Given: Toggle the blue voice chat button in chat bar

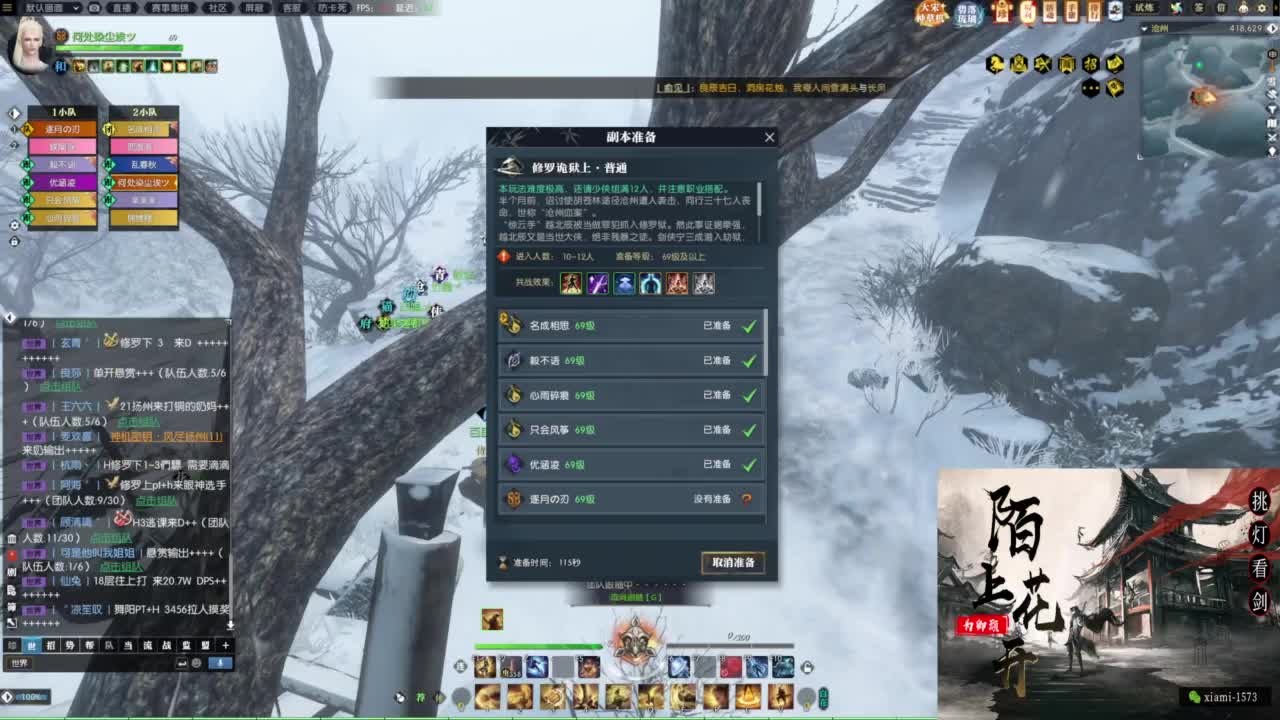Looking at the screenshot, I should tap(221, 663).
